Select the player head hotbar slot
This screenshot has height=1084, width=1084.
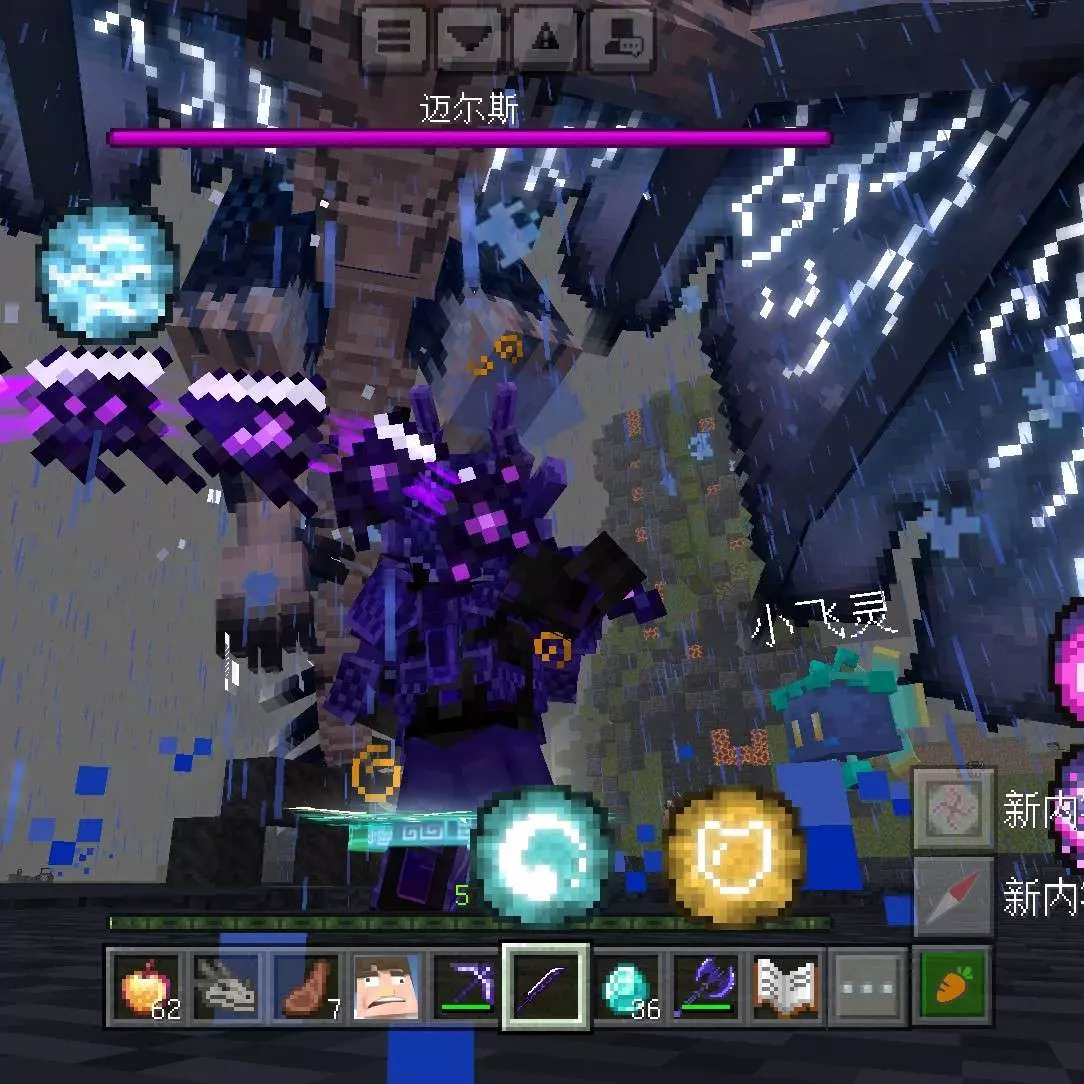(x=387, y=987)
